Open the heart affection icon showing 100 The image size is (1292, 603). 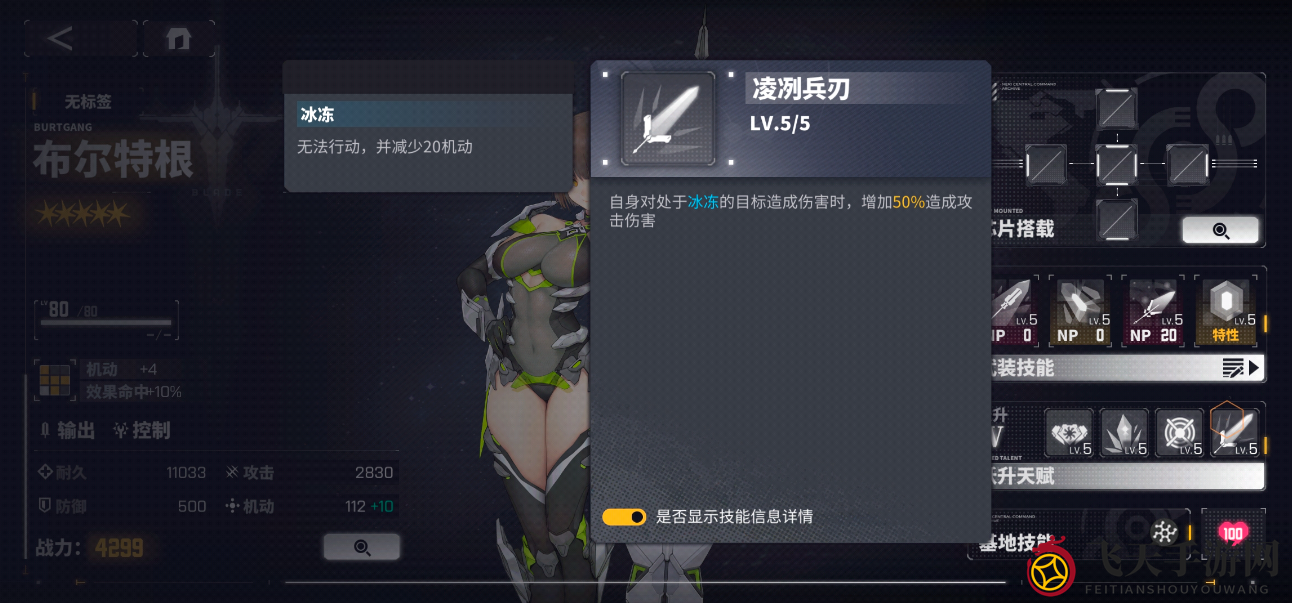click(x=1232, y=532)
